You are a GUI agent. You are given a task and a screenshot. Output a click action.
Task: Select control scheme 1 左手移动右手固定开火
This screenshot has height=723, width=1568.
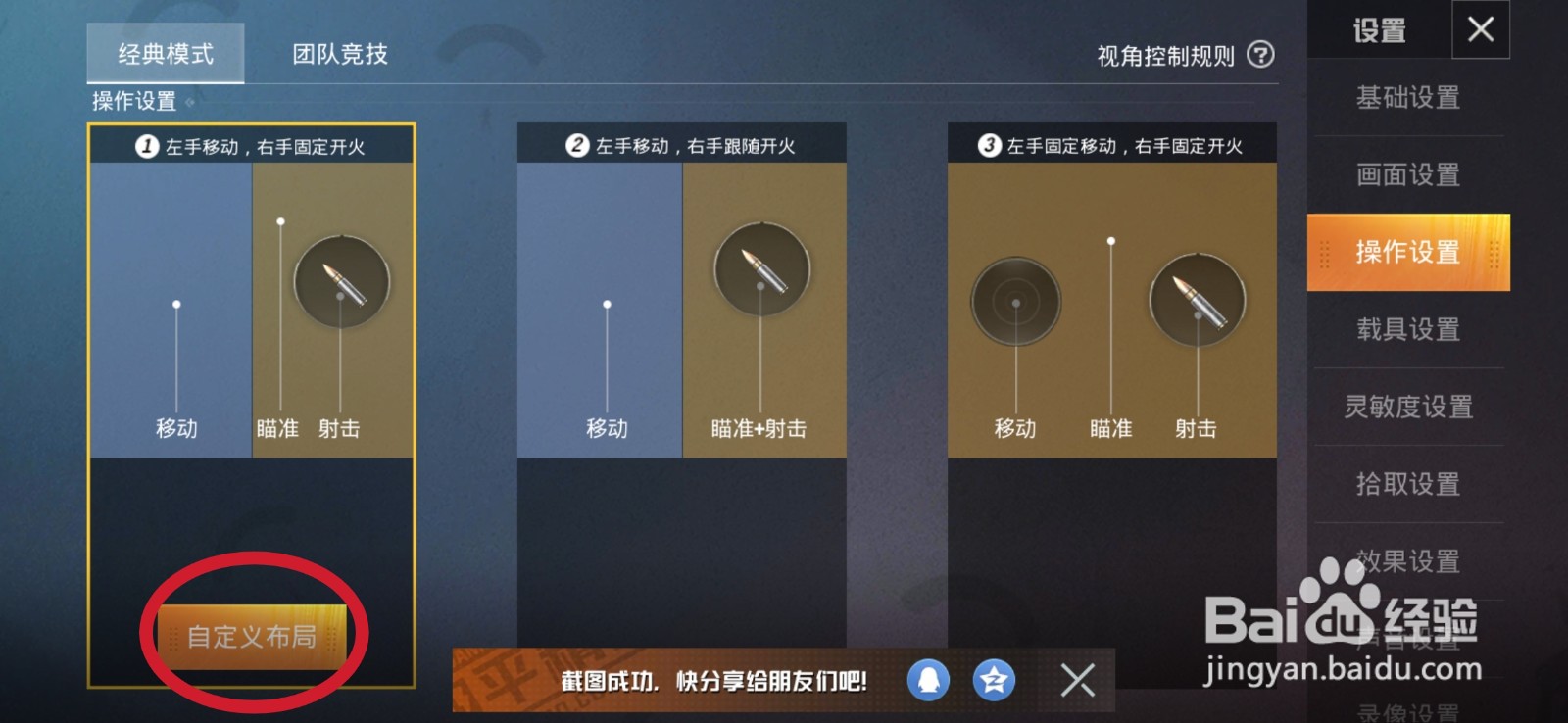coord(252,294)
